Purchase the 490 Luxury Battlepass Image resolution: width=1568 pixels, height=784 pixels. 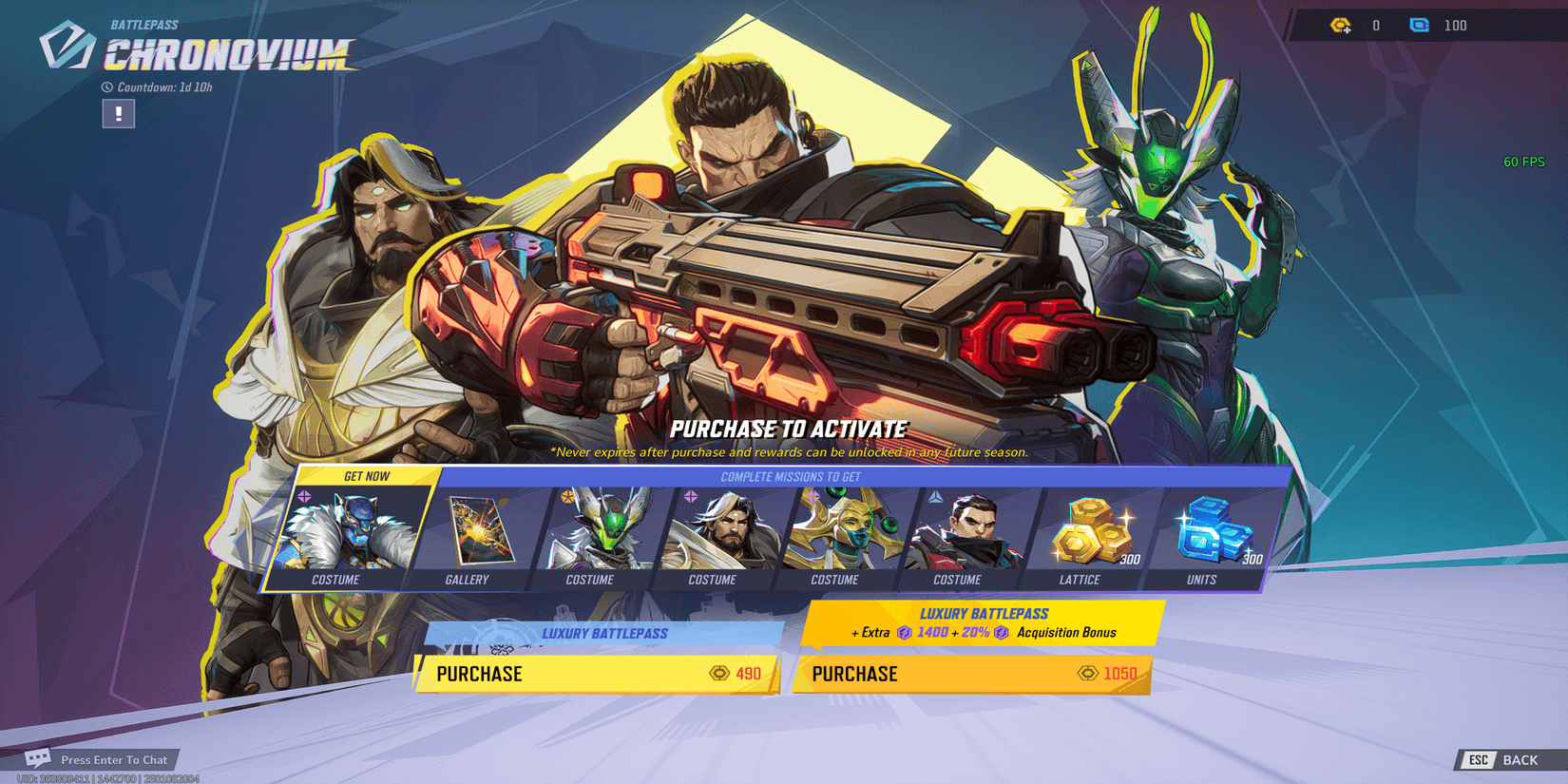pyautogui.click(x=598, y=674)
